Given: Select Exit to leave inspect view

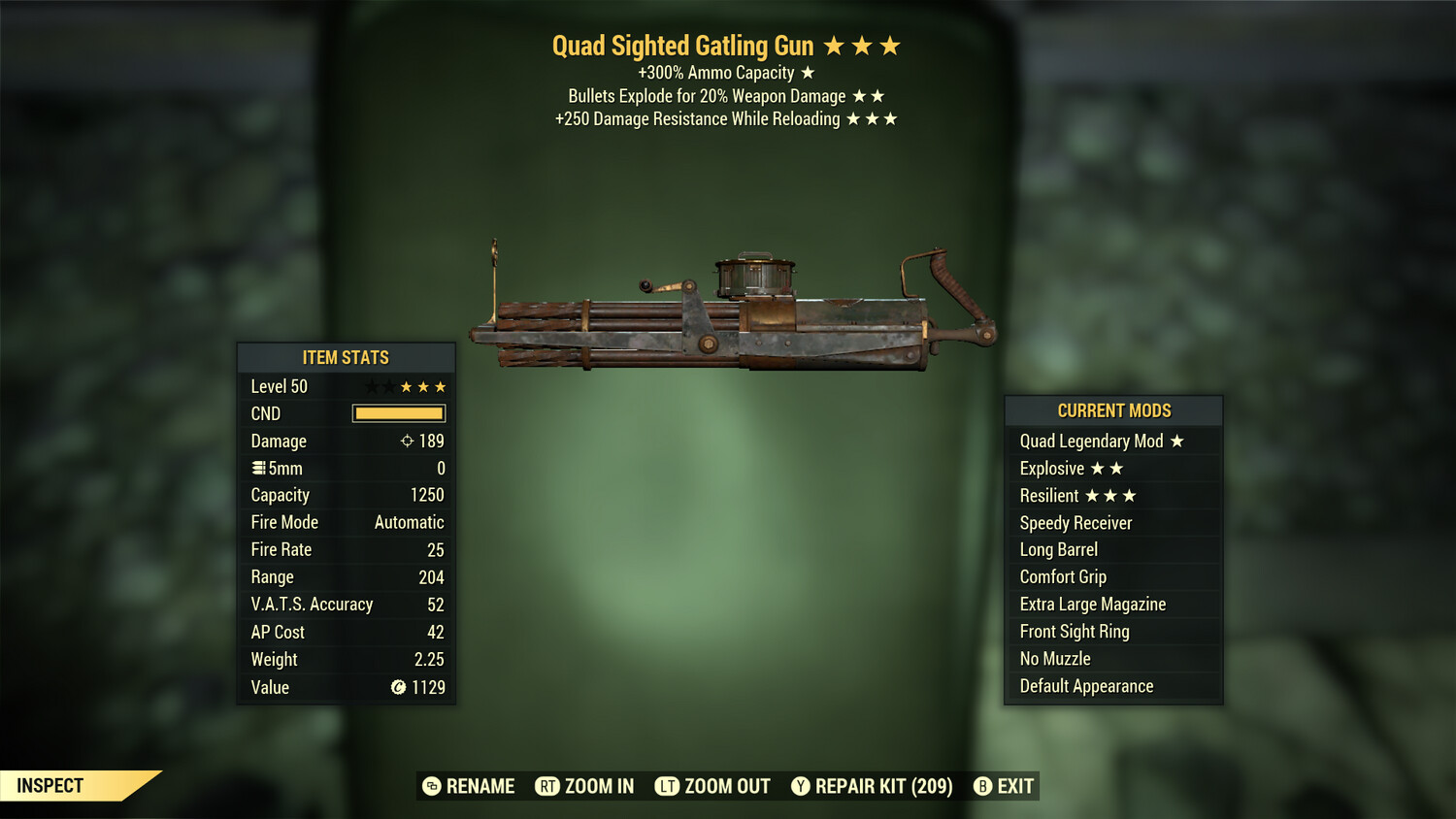Looking at the screenshot, I should tap(1013, 786).
